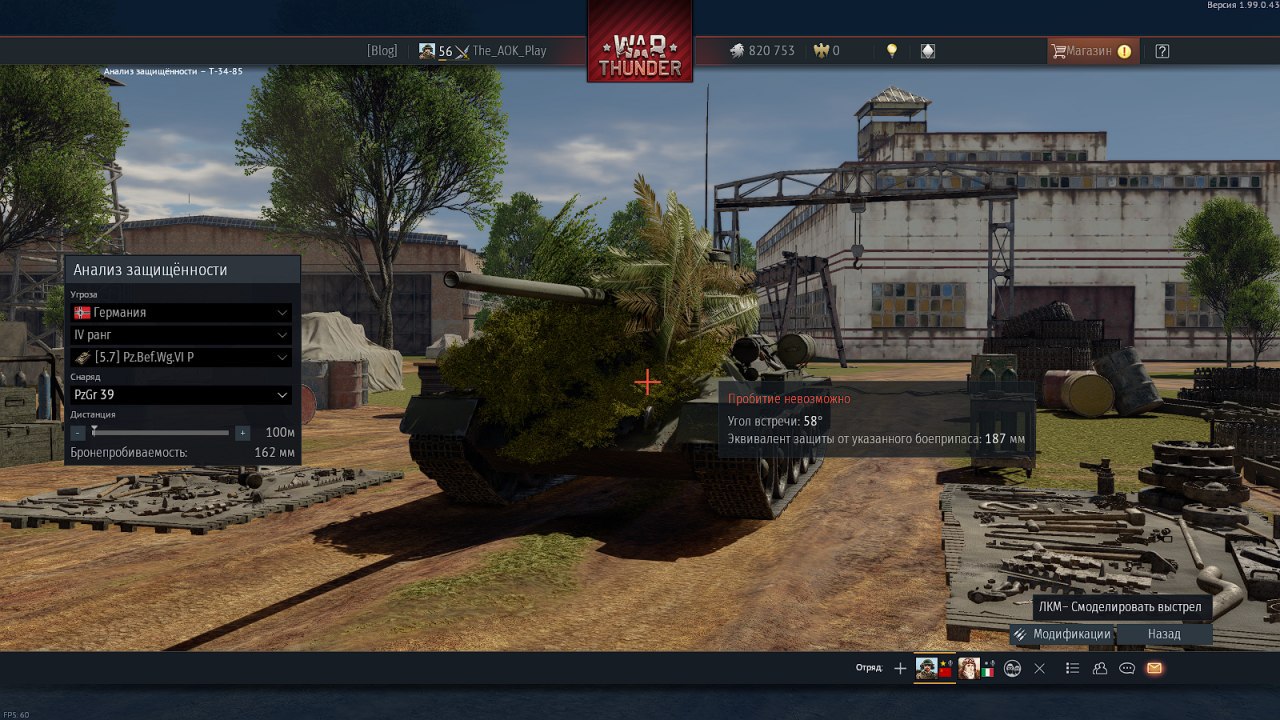Screen dimensions: 1280x720
Task: Open the Pz.Bef.Wg.VI P vehicle dropdown
Action: pos(182,357)
